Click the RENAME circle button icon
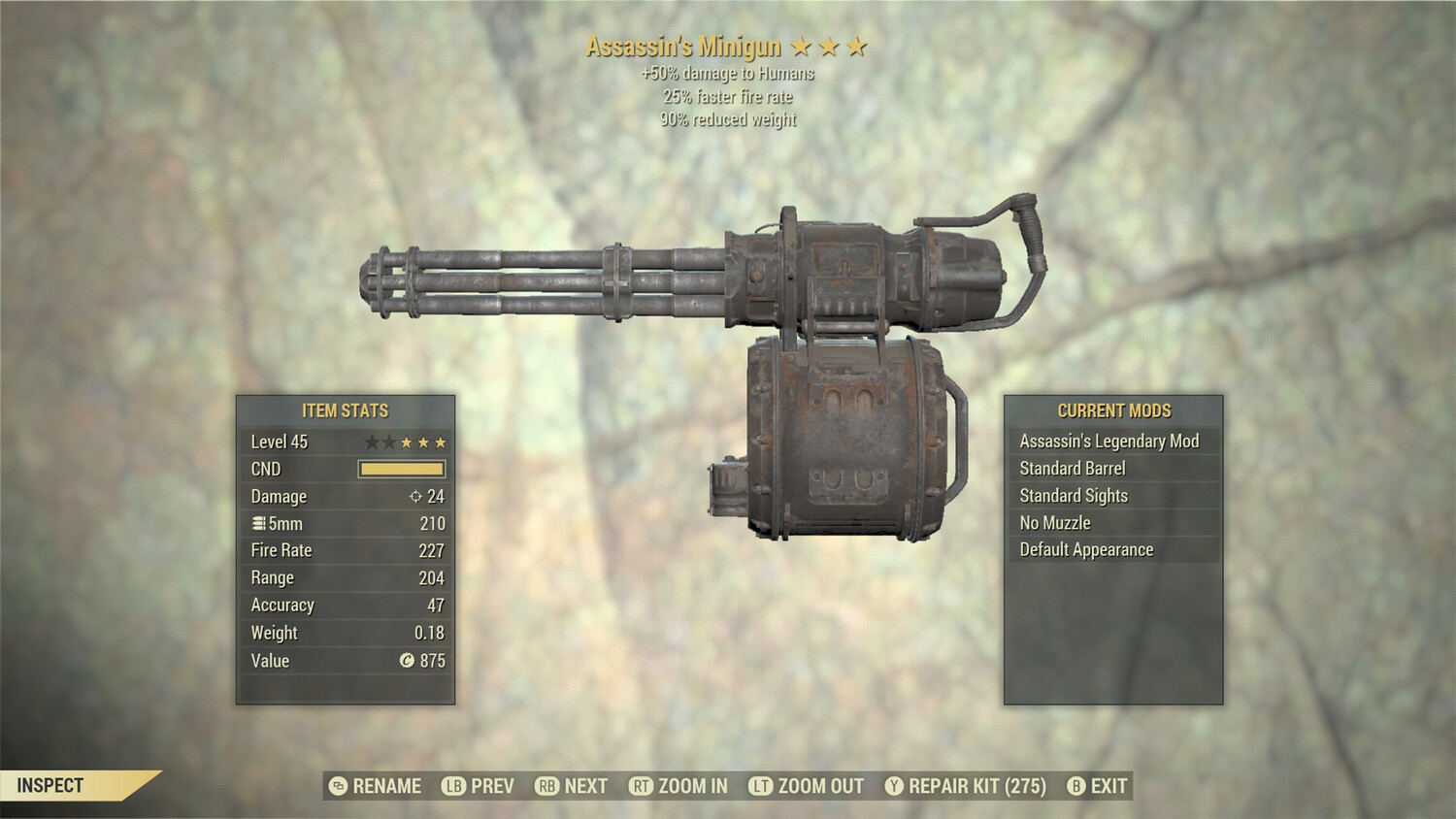The height and width of the screenshot is (819, 1456). (x=337, y=786)
